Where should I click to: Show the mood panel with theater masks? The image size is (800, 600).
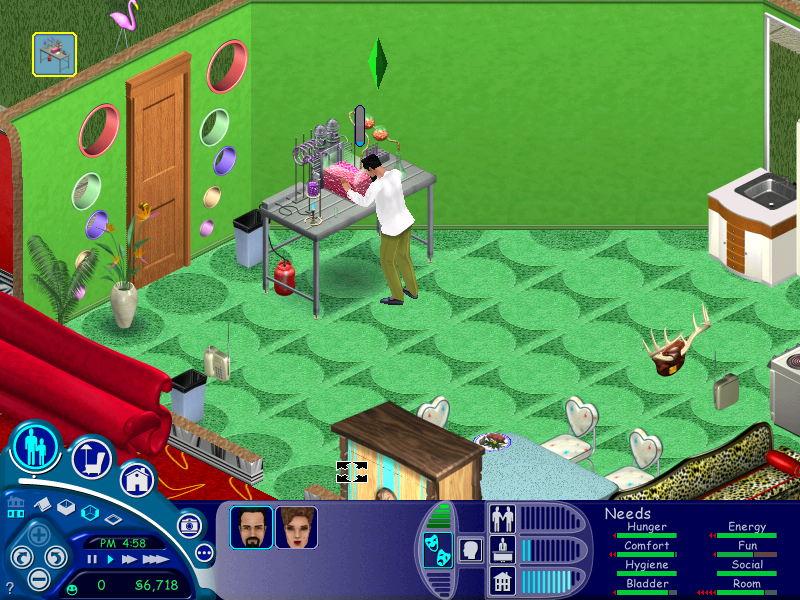point(437,550)
